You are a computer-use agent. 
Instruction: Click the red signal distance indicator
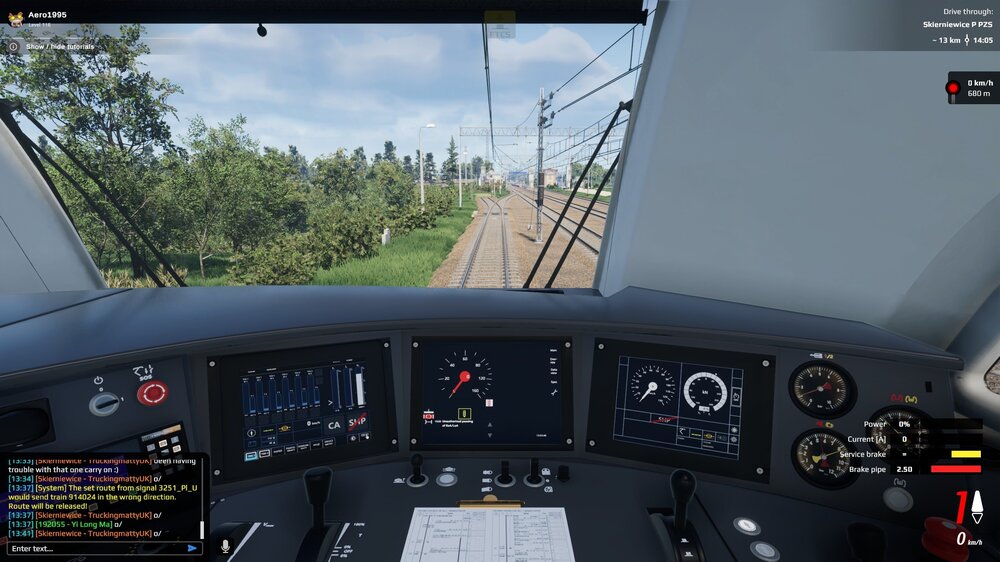pyautogui.click(x=972, y=88)
